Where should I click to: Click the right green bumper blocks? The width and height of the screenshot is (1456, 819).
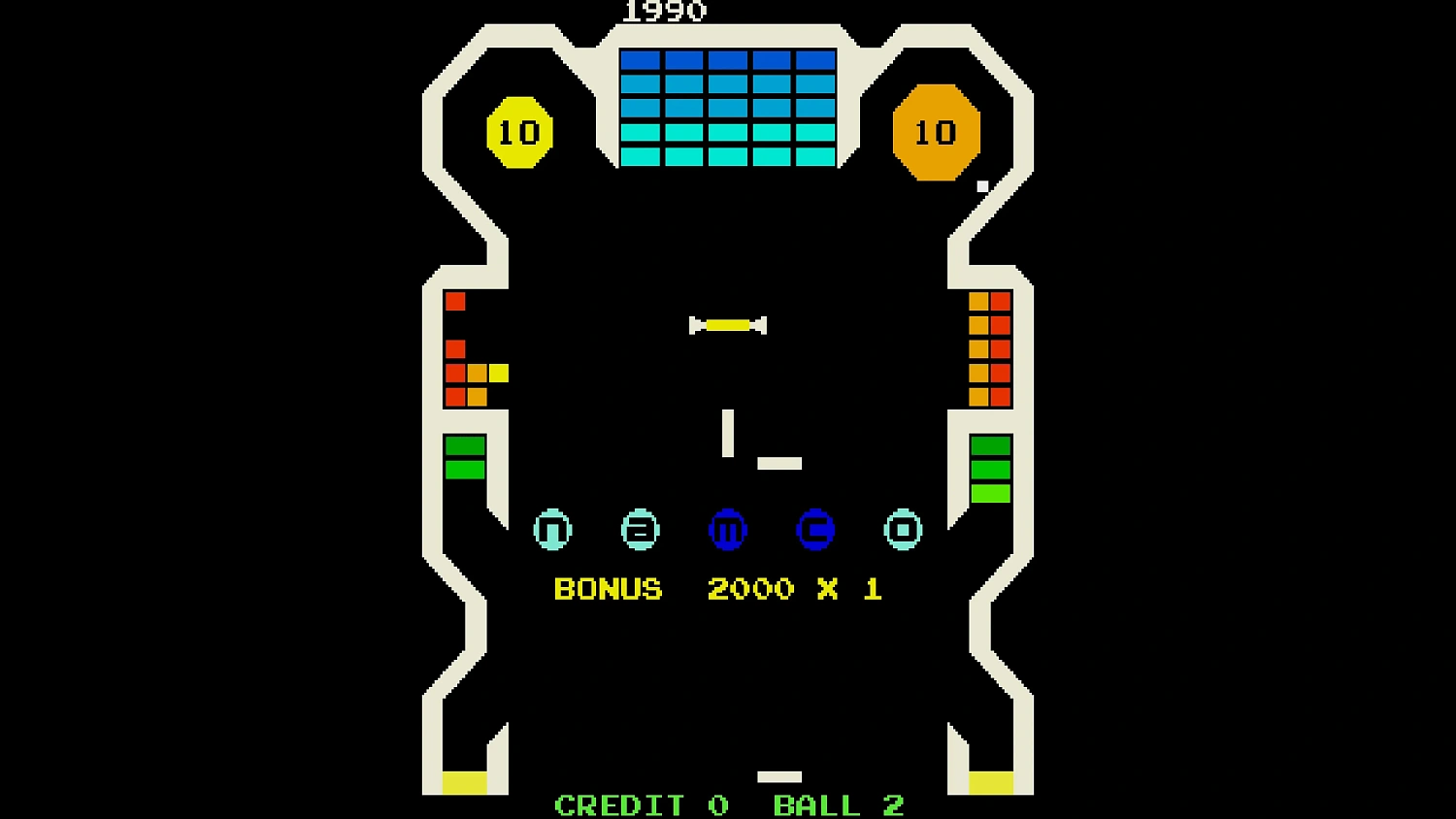pos(989,466)
